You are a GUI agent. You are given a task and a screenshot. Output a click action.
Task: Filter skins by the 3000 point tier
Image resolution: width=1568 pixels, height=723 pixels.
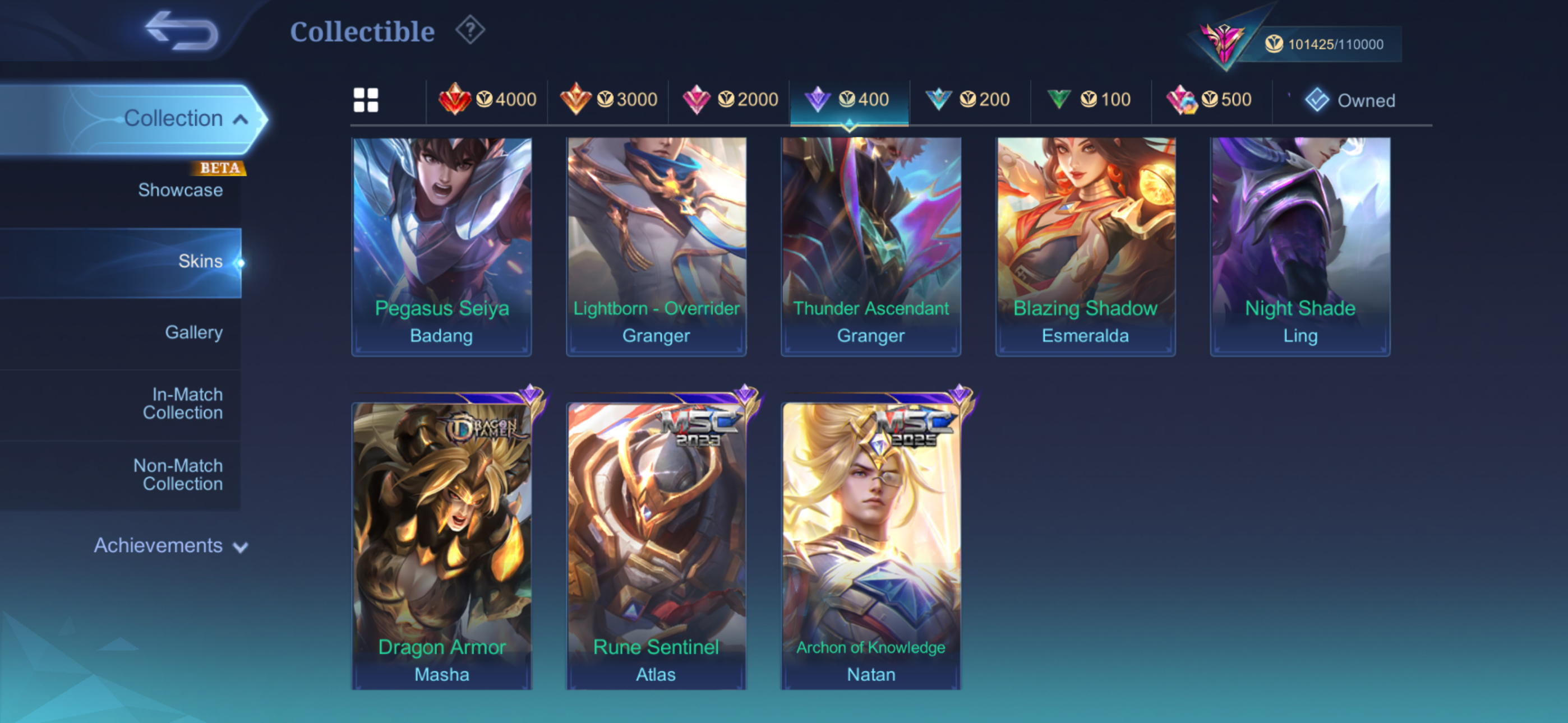608,99
